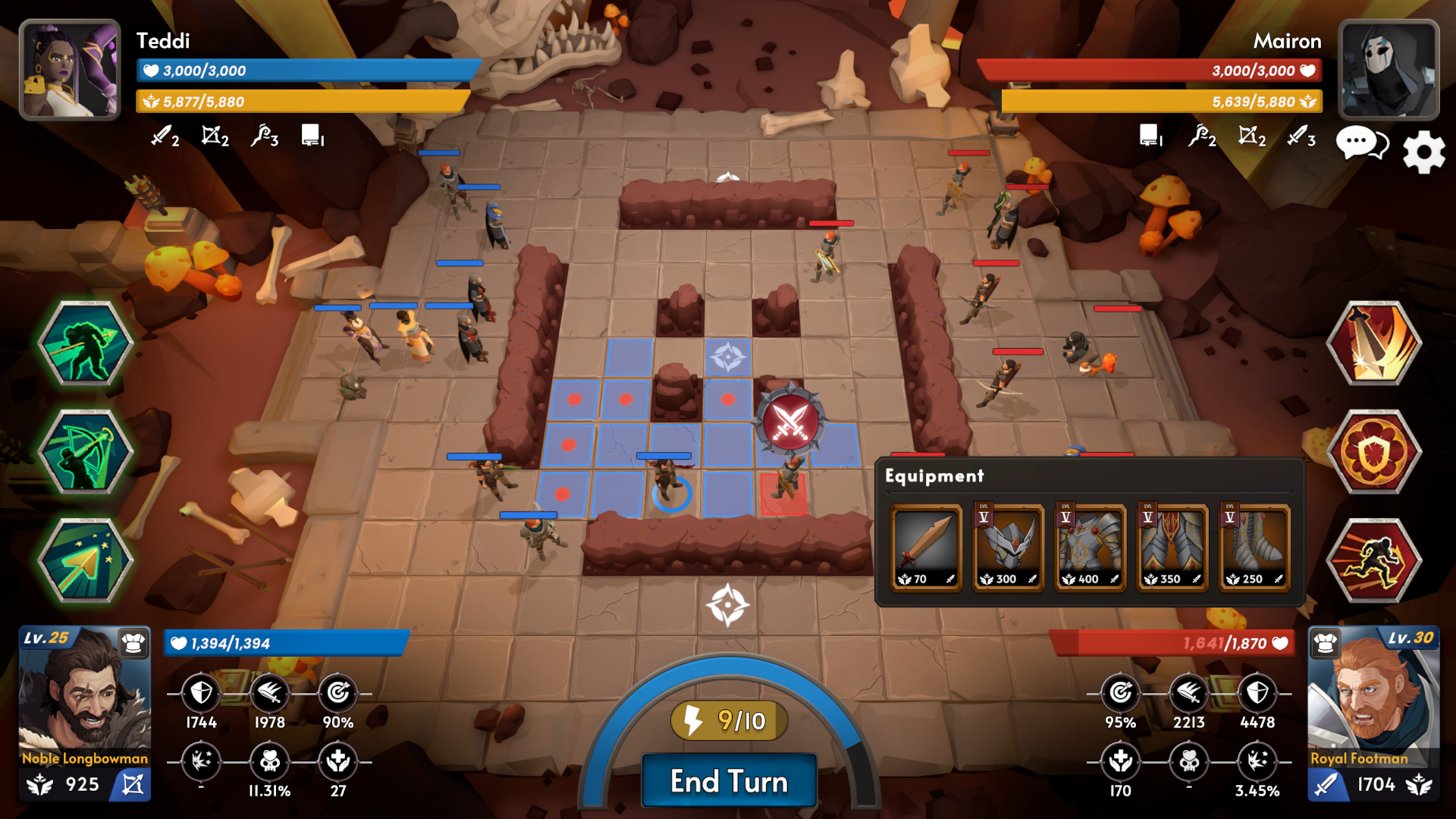Activate the green bow-draw ability
1456x819 pixels.
[86, 452]
